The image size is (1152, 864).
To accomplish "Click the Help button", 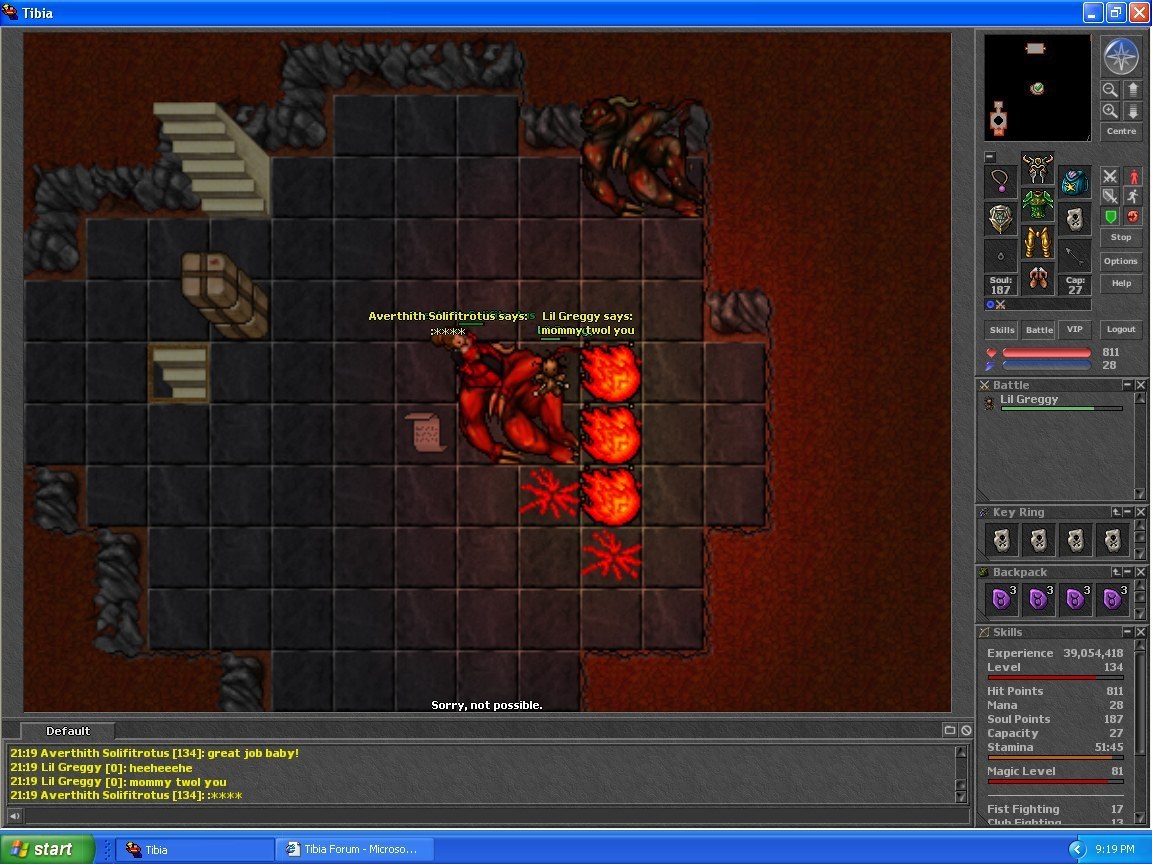I will (1120, 283).
